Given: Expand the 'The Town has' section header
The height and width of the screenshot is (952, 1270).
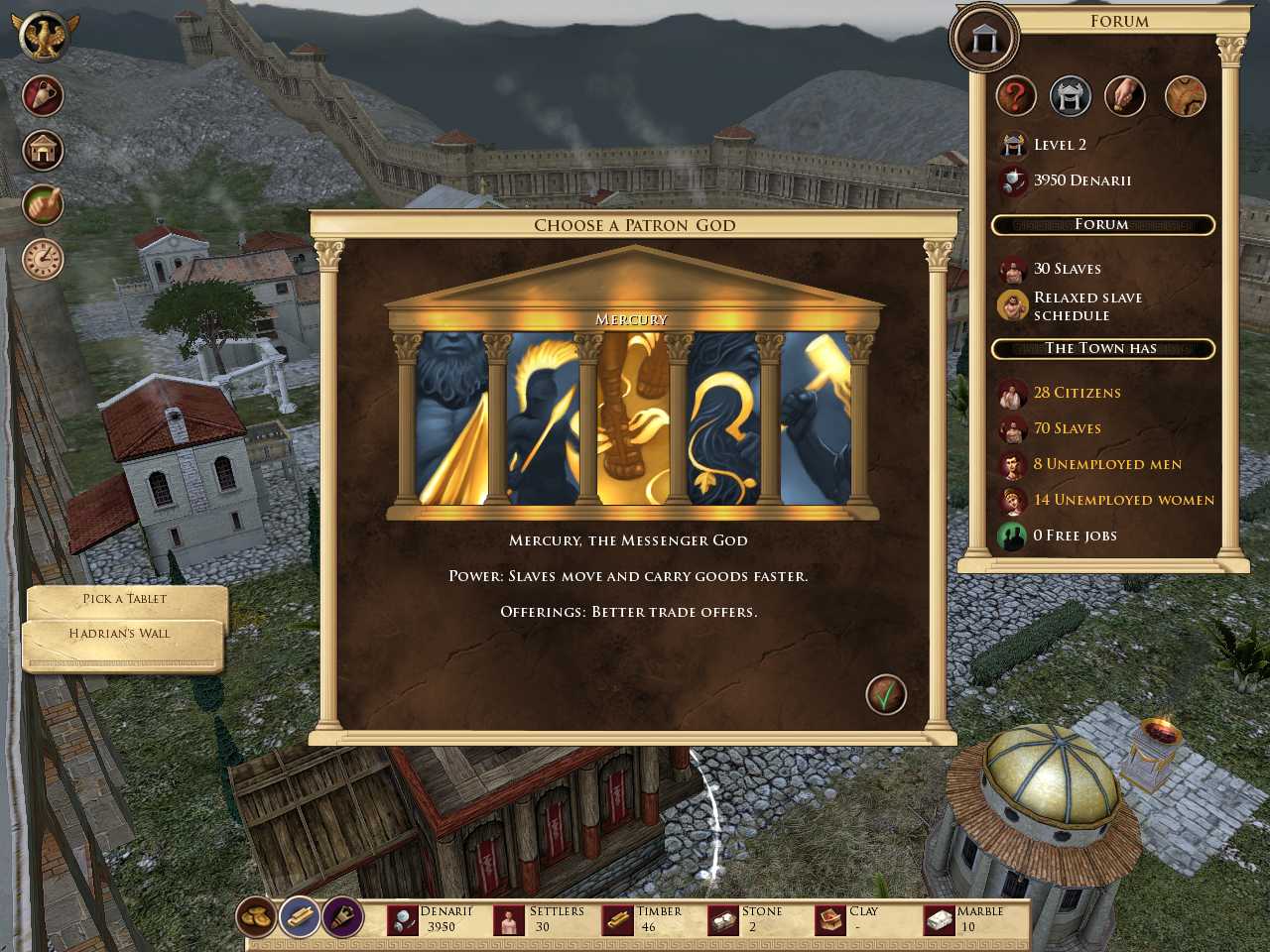Looking at the screenshot, I should (1101, 348).
